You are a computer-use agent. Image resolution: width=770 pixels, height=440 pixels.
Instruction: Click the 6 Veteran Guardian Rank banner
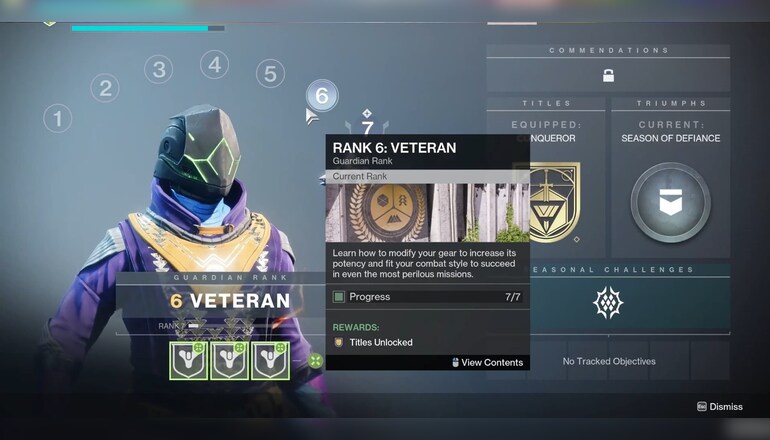(x=217, y=300)
